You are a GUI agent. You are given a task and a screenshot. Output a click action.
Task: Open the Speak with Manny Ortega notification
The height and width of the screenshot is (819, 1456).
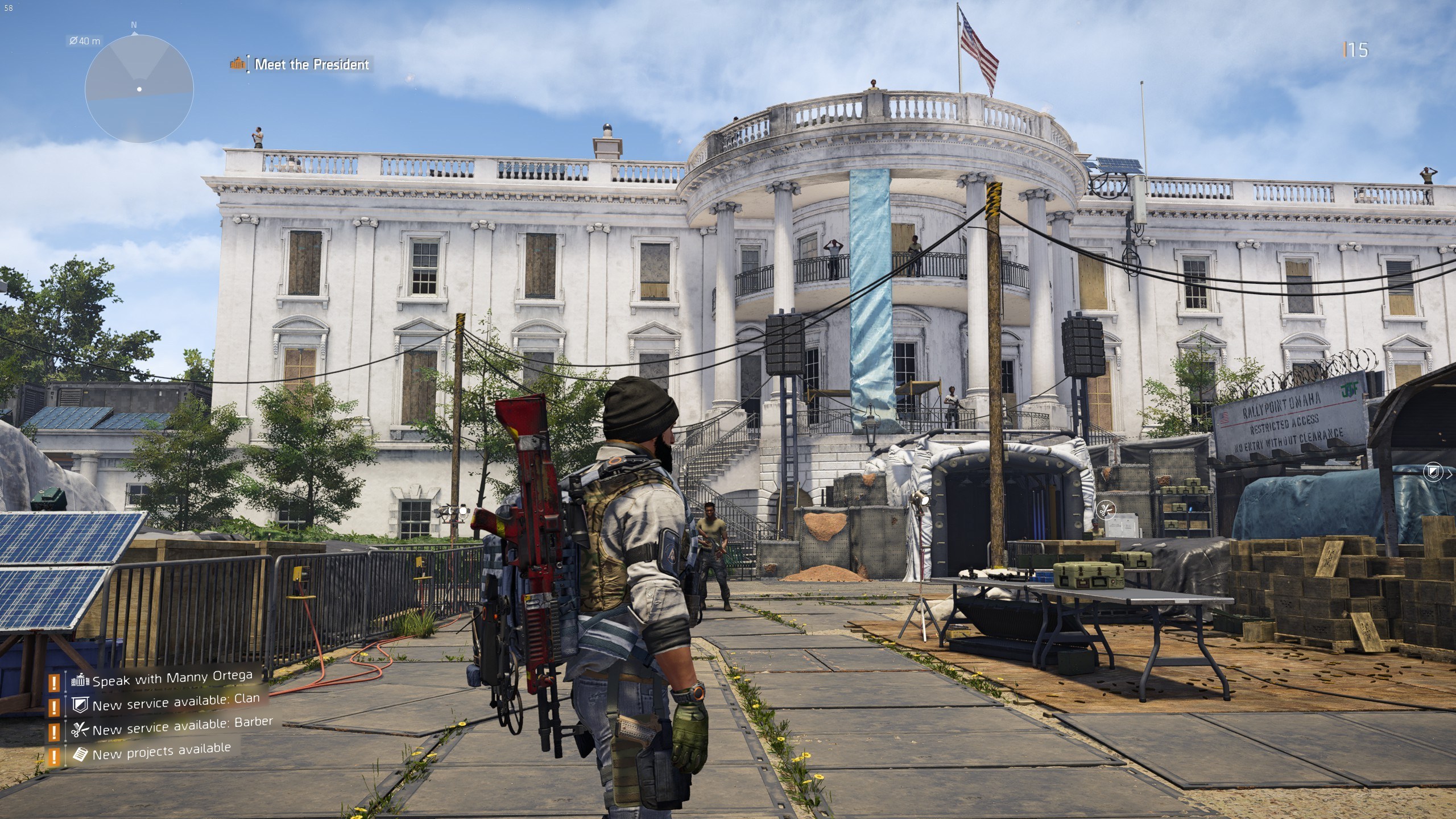[172, 679]
